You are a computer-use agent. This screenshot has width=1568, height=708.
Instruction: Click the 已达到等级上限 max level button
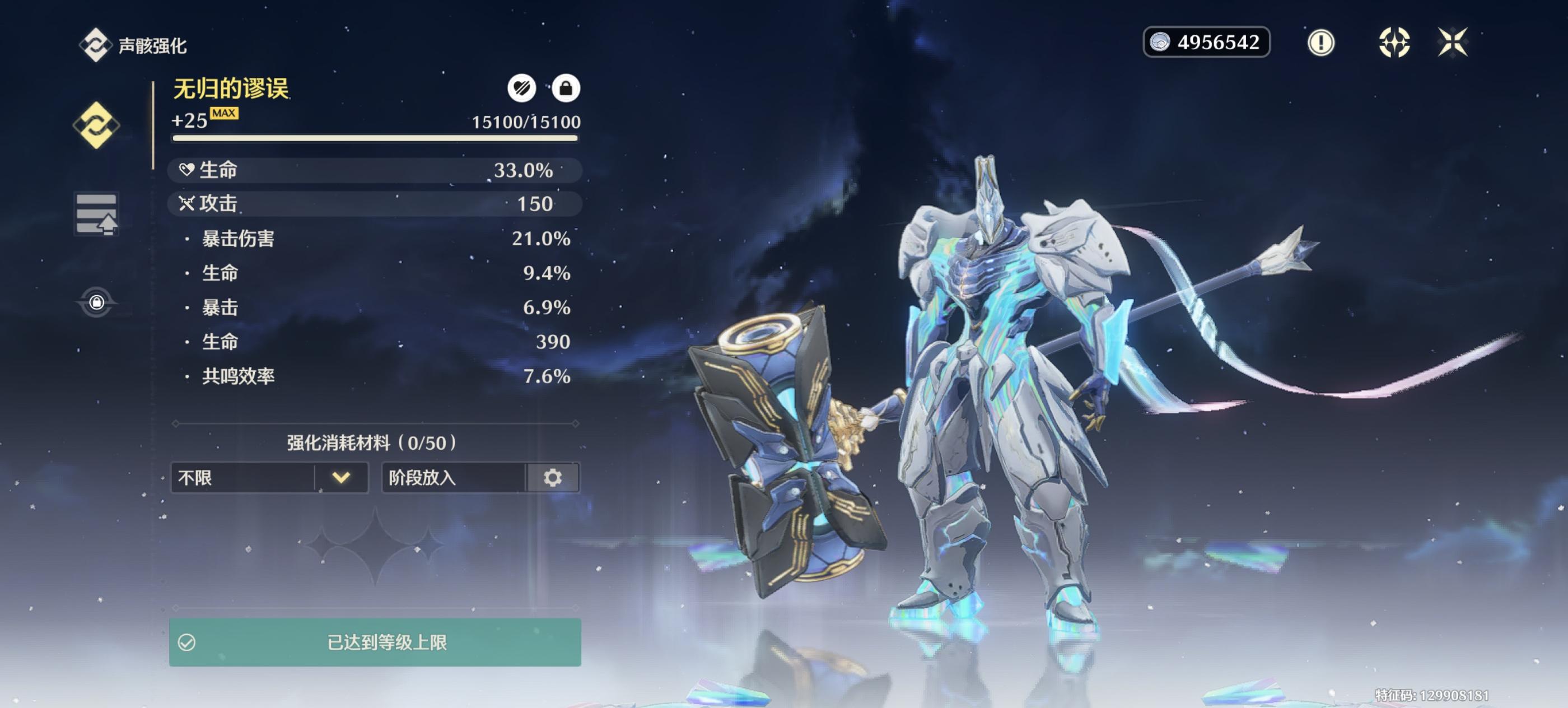coord(375,642)
